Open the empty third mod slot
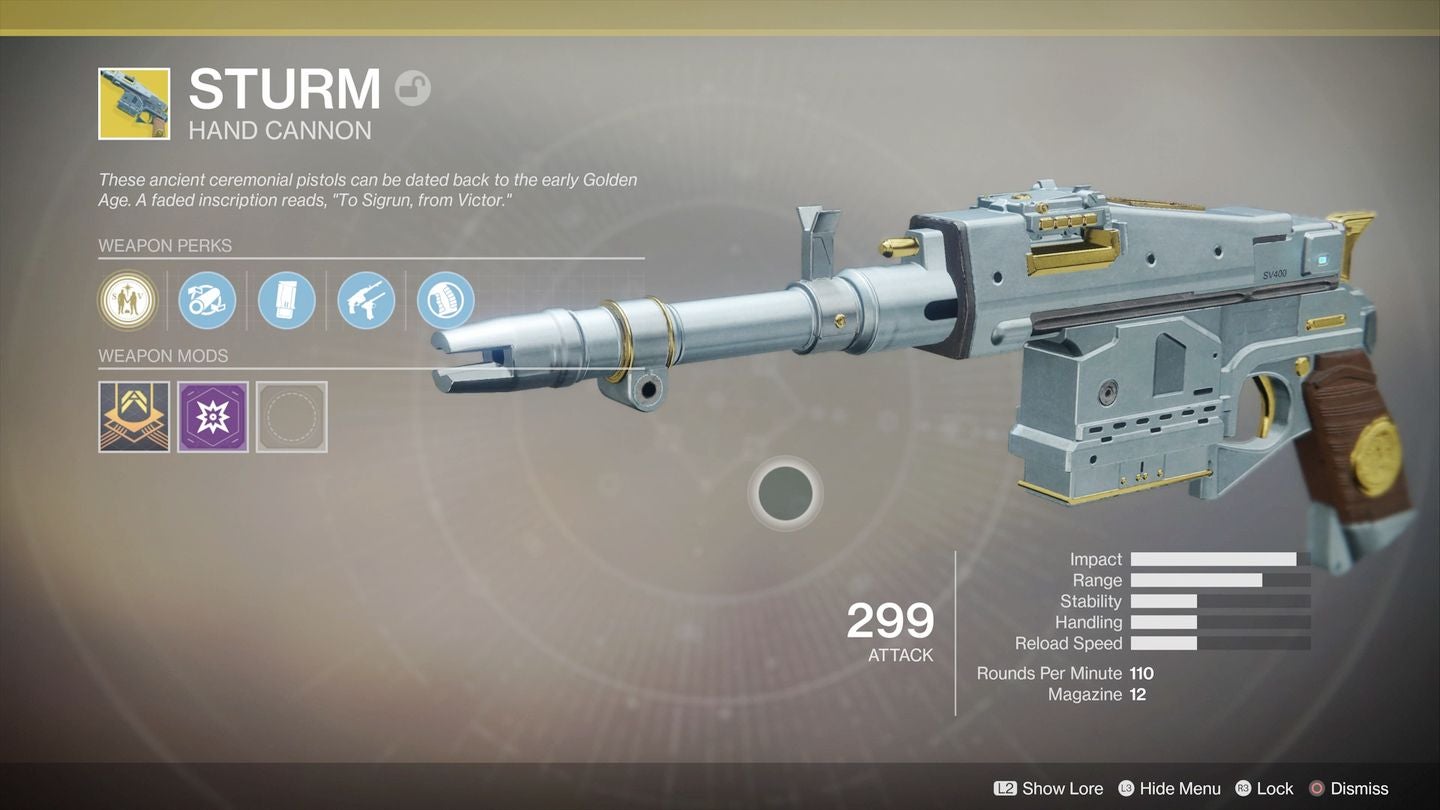The image size is (1440, 810). (292, 416)
